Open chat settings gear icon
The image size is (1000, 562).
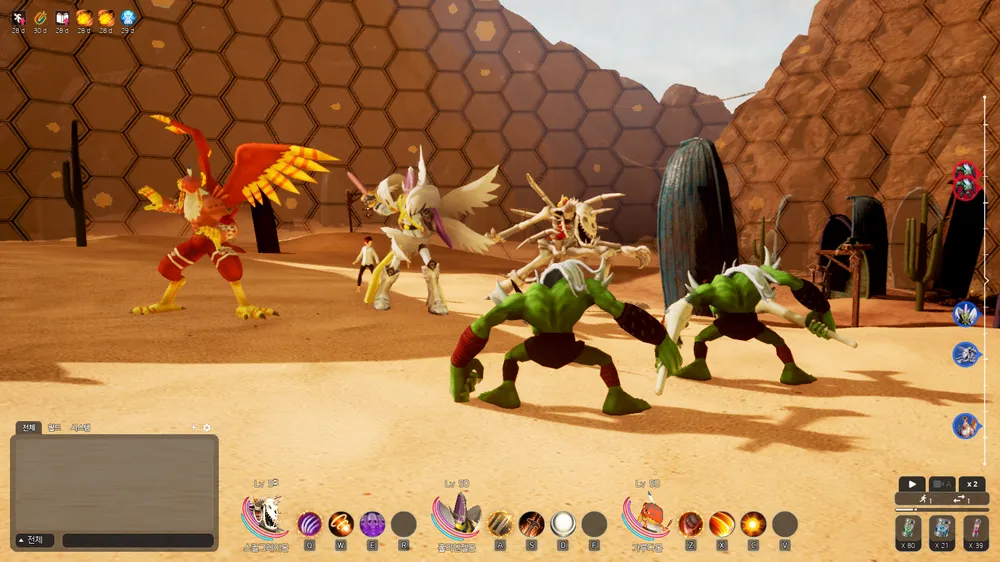click(x=207, y=428)
